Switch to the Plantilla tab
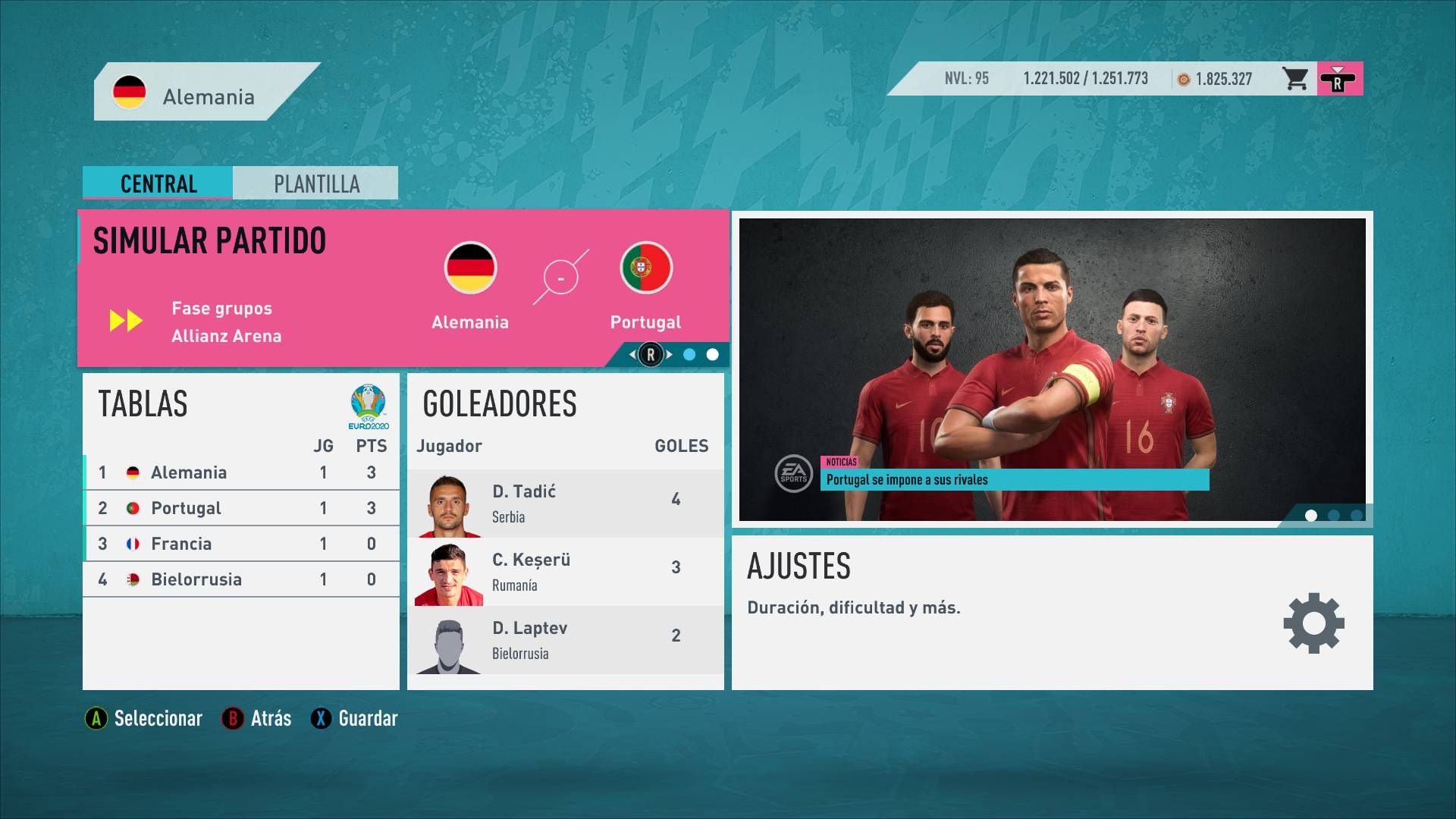The height and width of the screenshot is (819, 1456). click(x=315, y=184)
